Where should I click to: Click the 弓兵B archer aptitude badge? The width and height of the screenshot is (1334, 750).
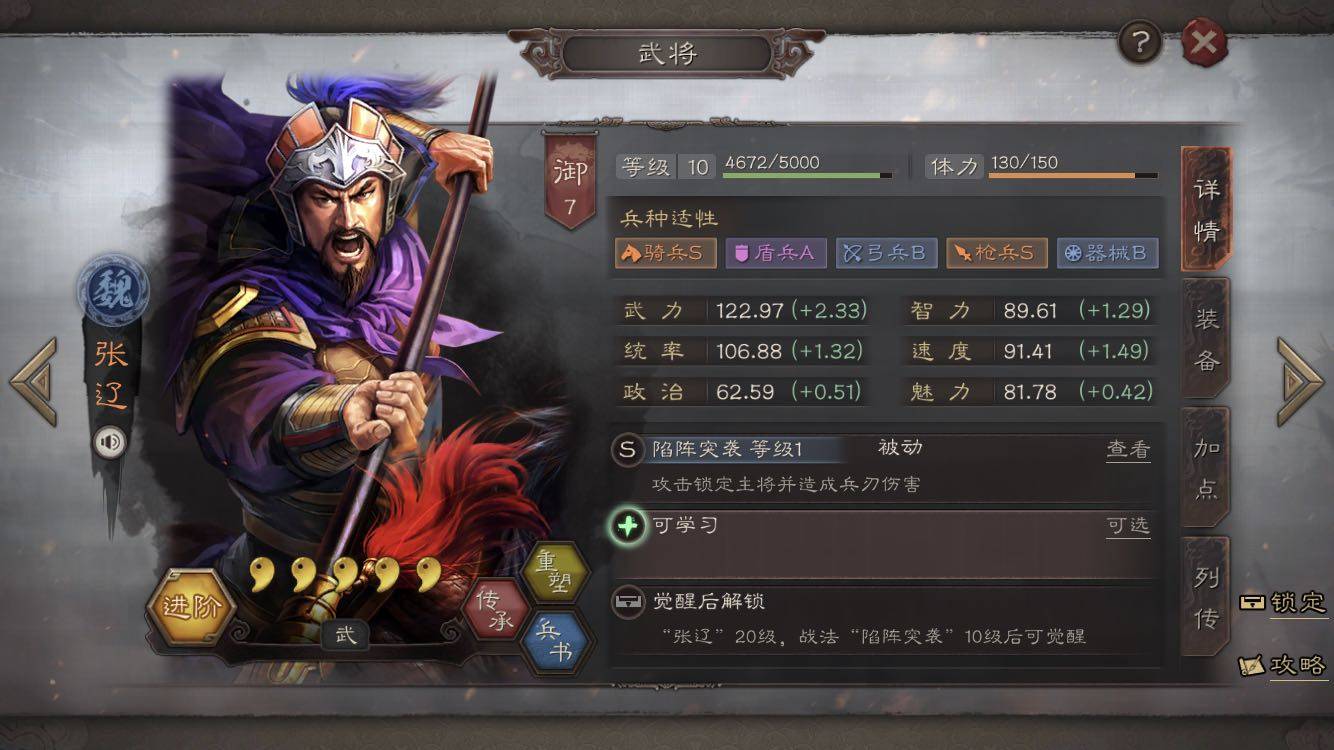pos(888,253)
